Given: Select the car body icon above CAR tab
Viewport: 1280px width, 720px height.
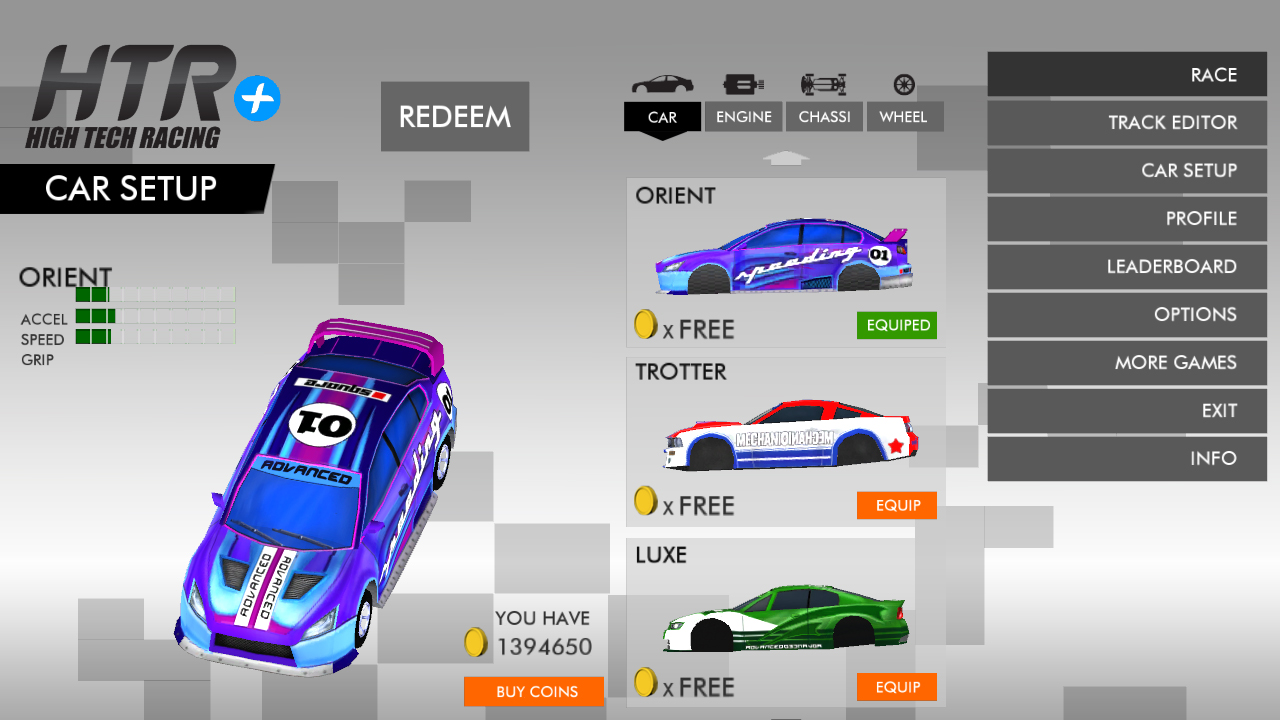Looking at the screenshot, I should coord(661,83).
